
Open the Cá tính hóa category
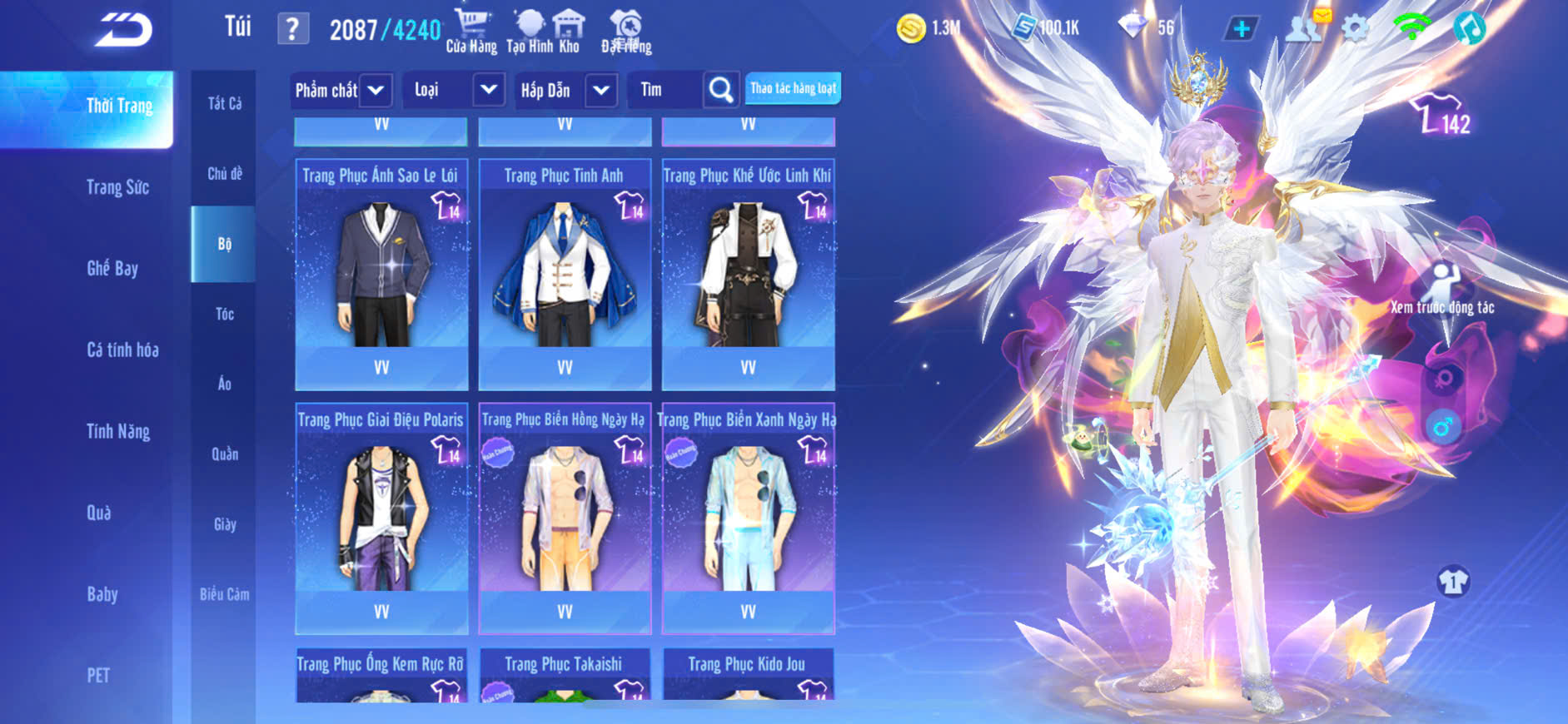pos(122,350)
